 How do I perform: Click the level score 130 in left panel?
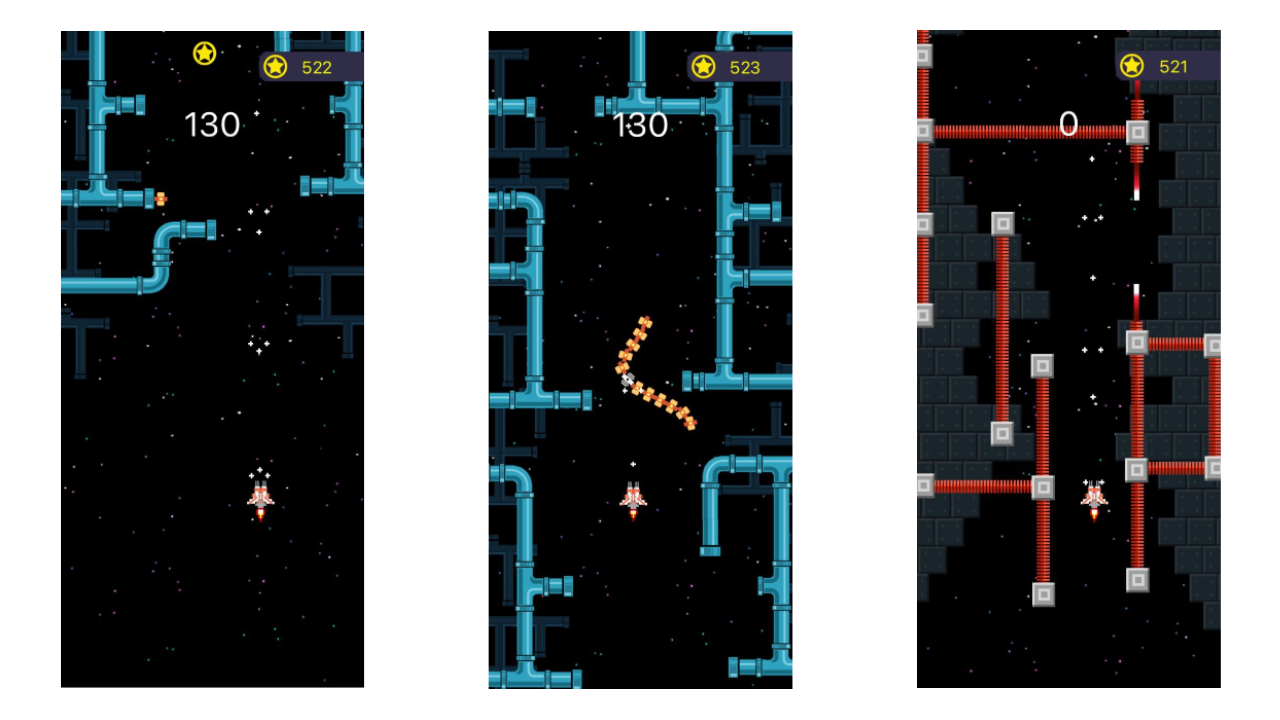(x=212, y=124)
